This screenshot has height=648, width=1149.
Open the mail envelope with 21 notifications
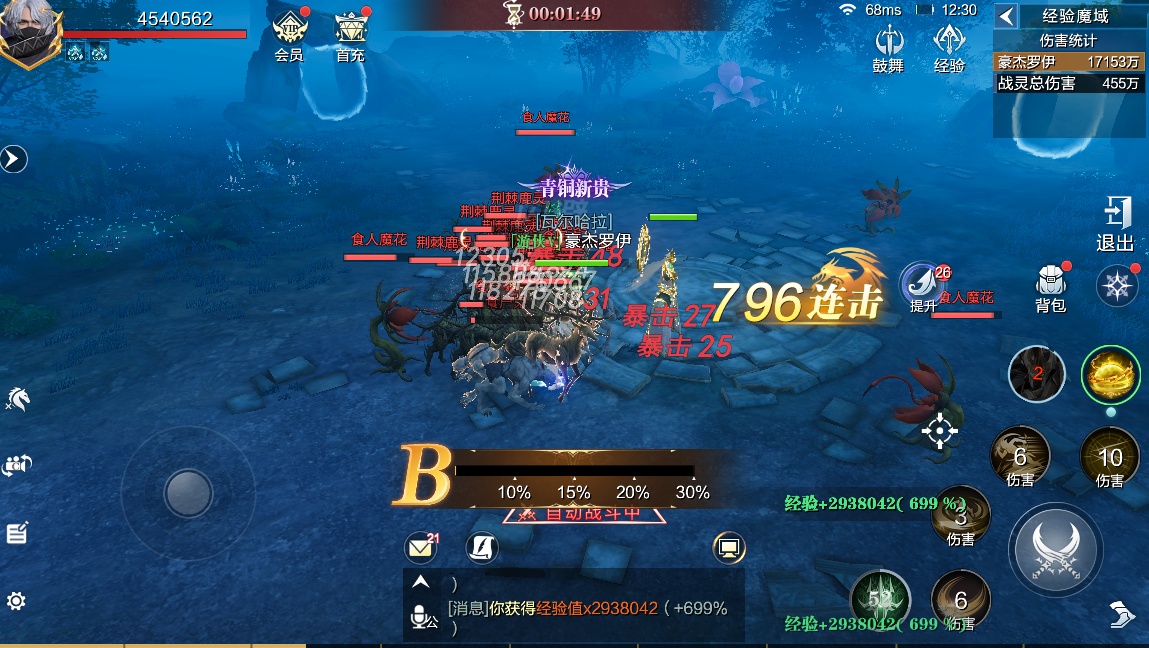click(421, 548)
